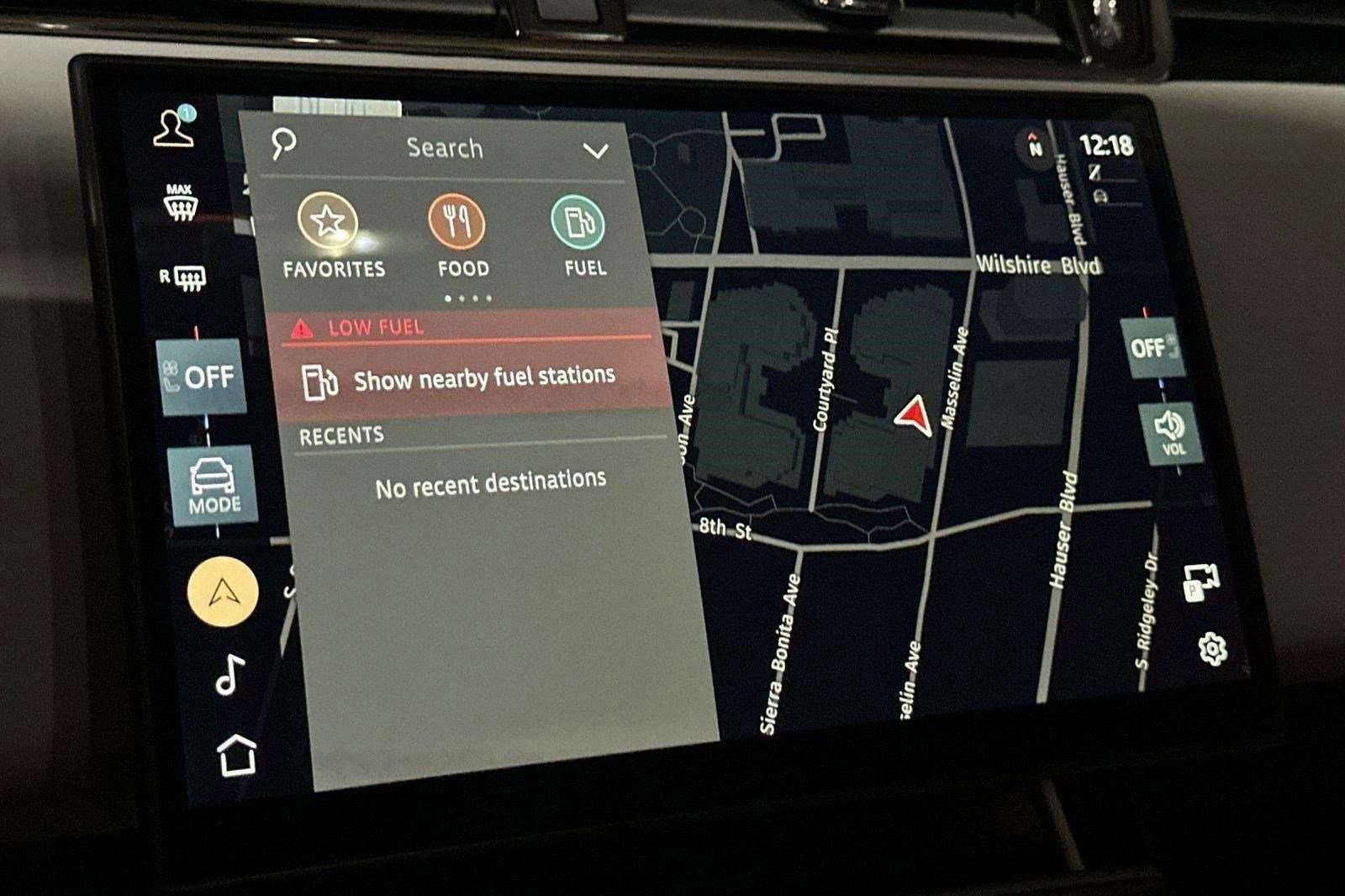Tap the Search input field
Image resolution: width=1345 pixels, height=896 pixels.
tap(445, 148)
